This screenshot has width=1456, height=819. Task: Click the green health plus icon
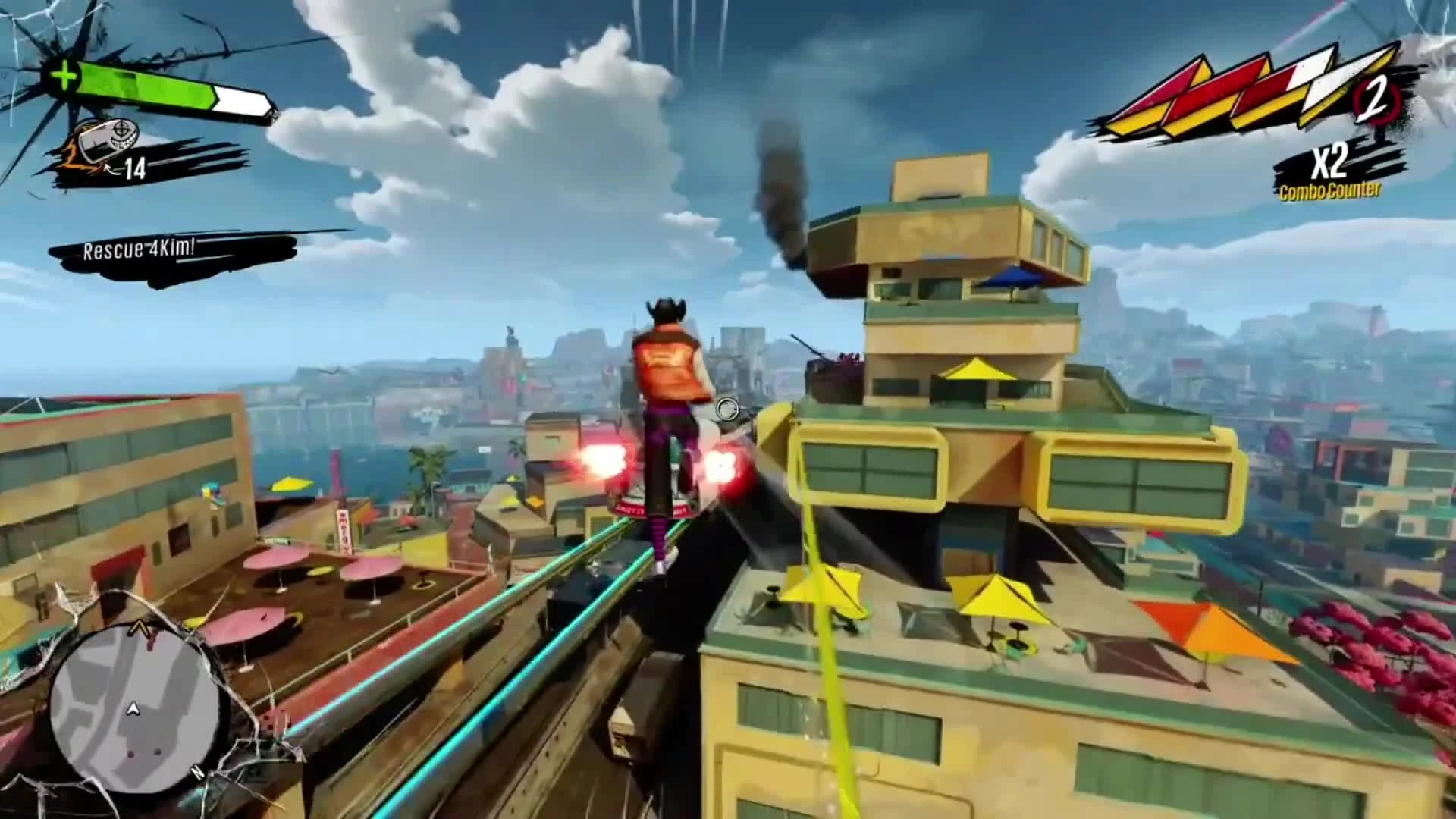pyautogui.click(x=64, y=74)
